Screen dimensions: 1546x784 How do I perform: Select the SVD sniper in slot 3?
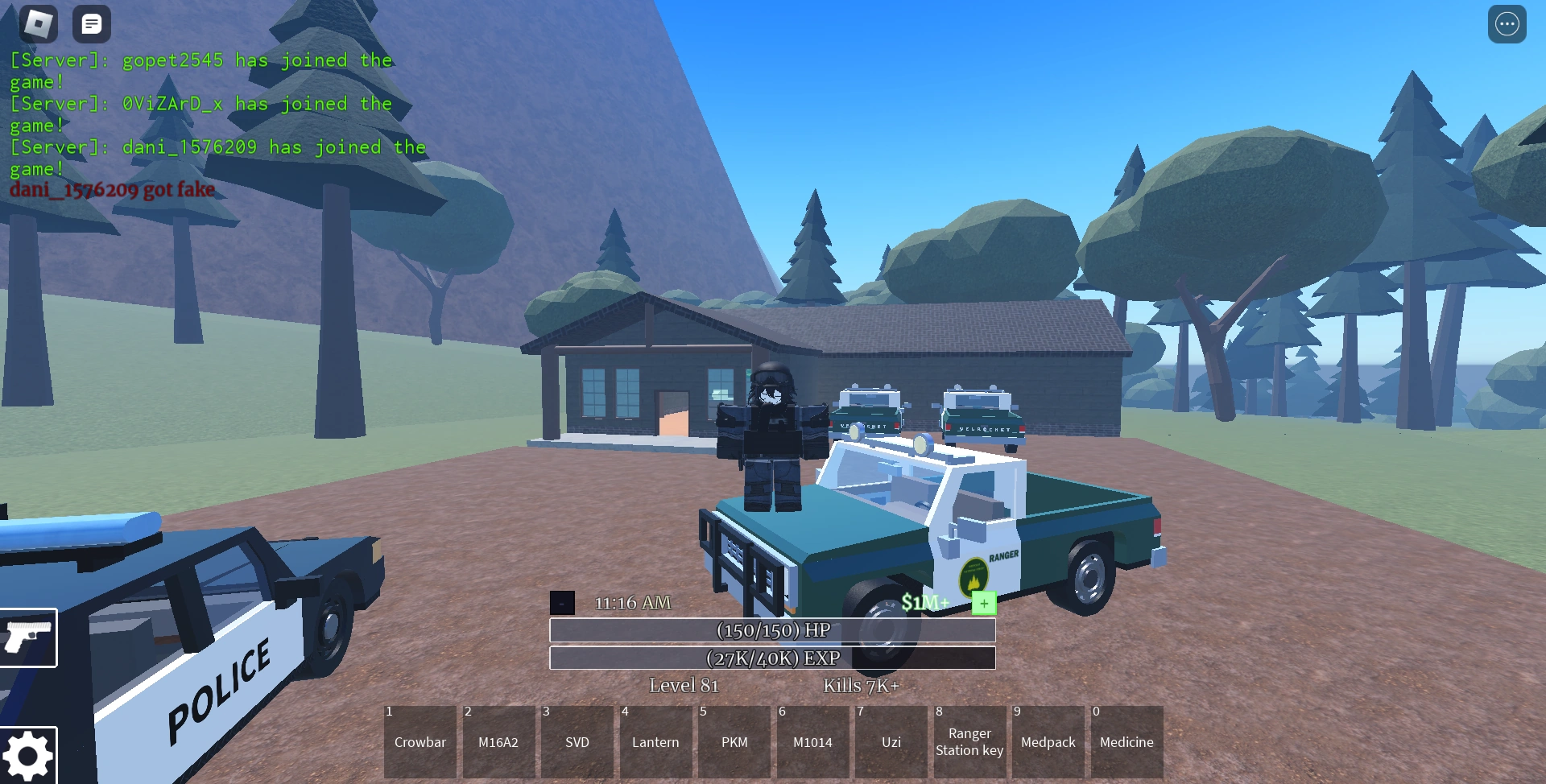(x=577, y=741)
